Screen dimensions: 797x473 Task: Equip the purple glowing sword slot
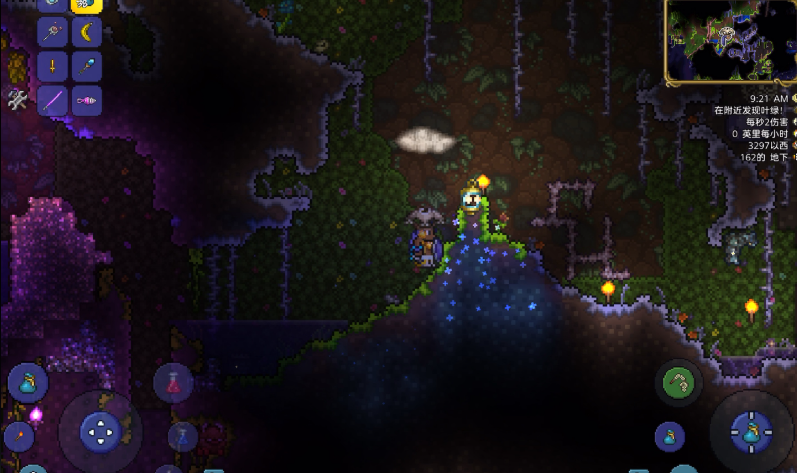click(x=52, y=101)
